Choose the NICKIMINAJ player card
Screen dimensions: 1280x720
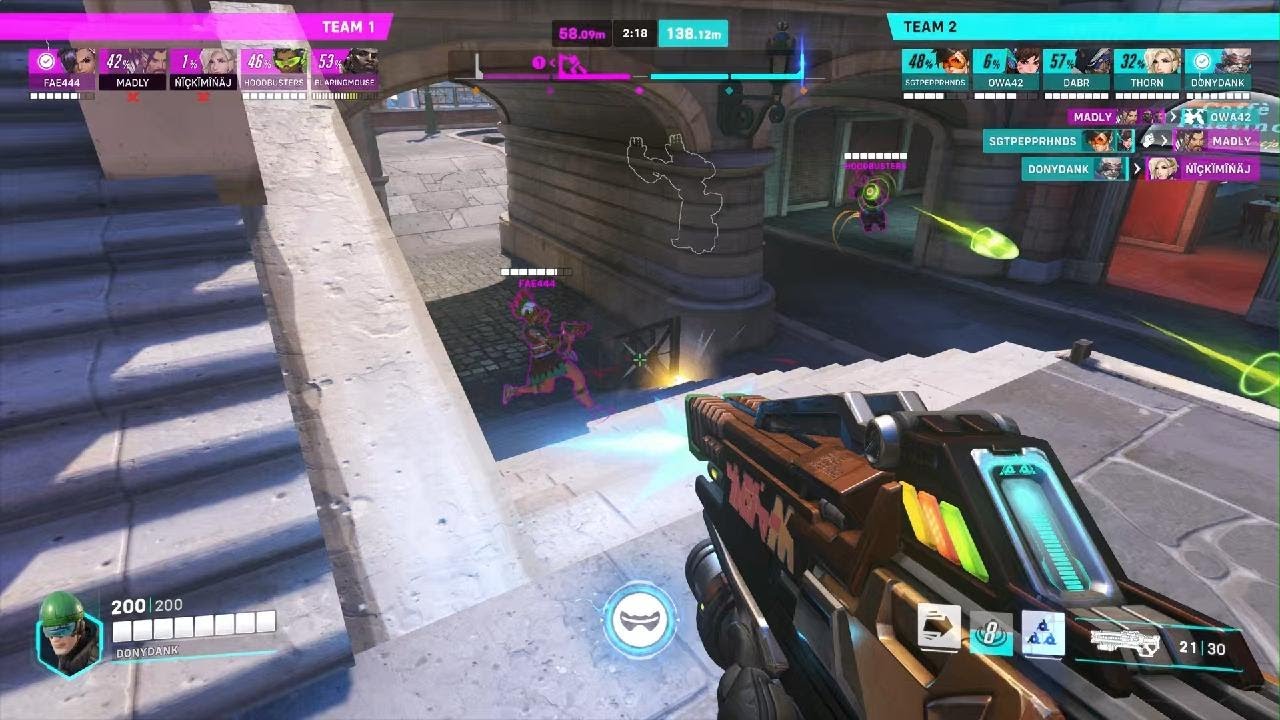[204, 69]
